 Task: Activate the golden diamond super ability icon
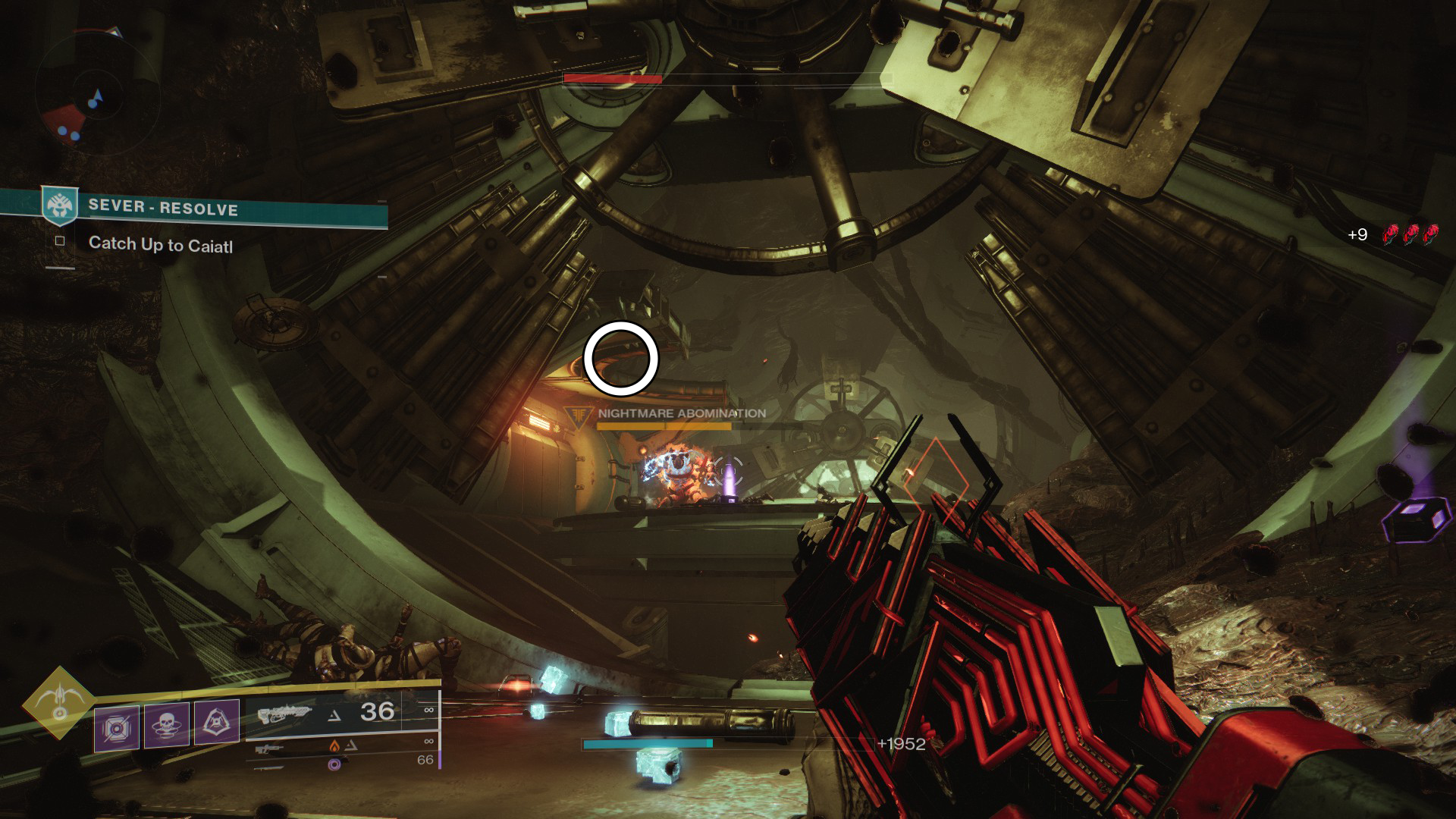(x=59, y=703)
